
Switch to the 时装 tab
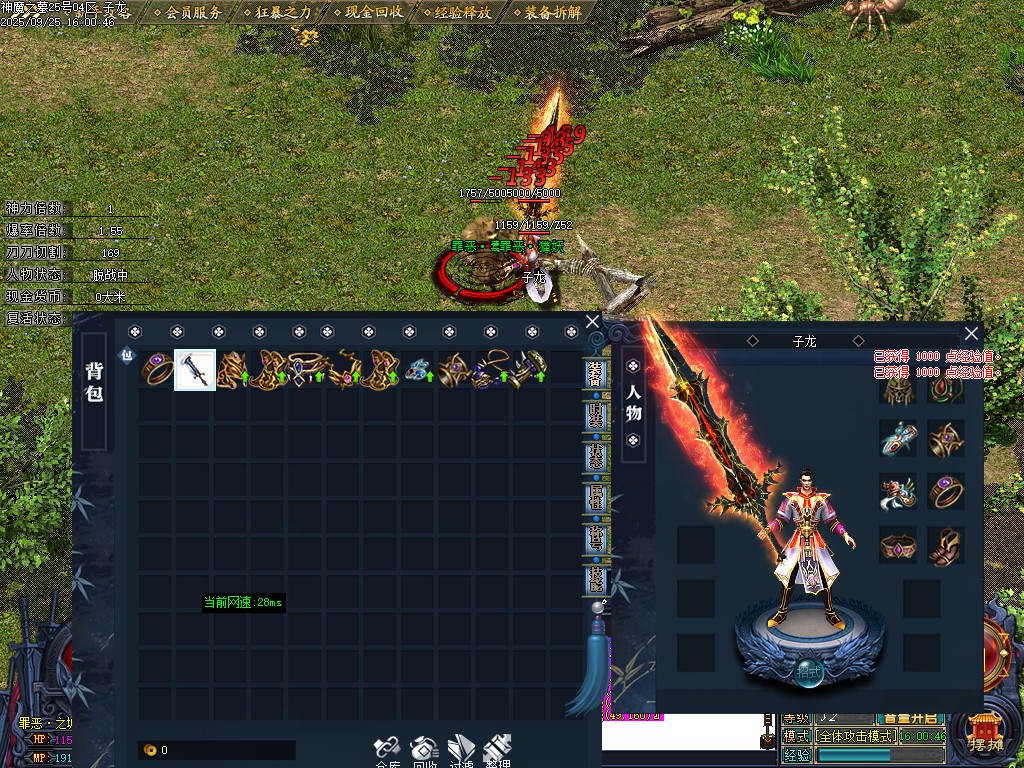[596, 412]
